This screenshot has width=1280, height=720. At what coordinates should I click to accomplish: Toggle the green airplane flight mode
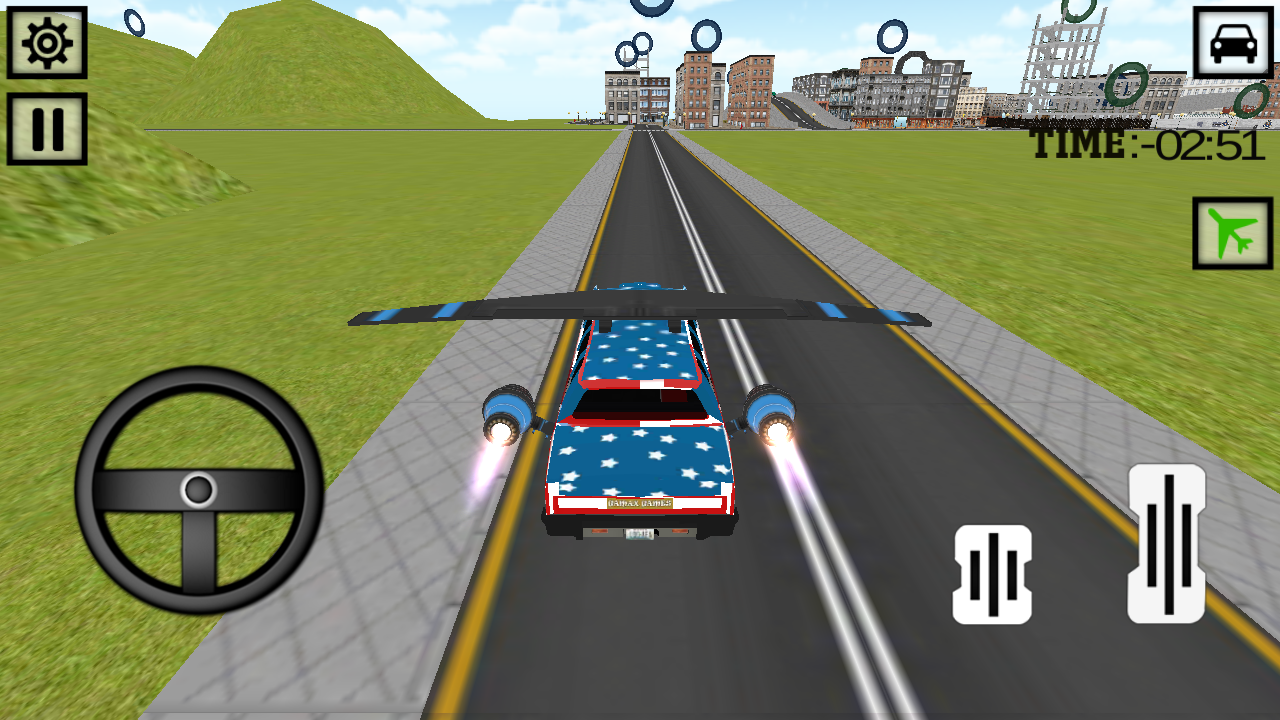pyautogui.click(x=1232, y=233)
